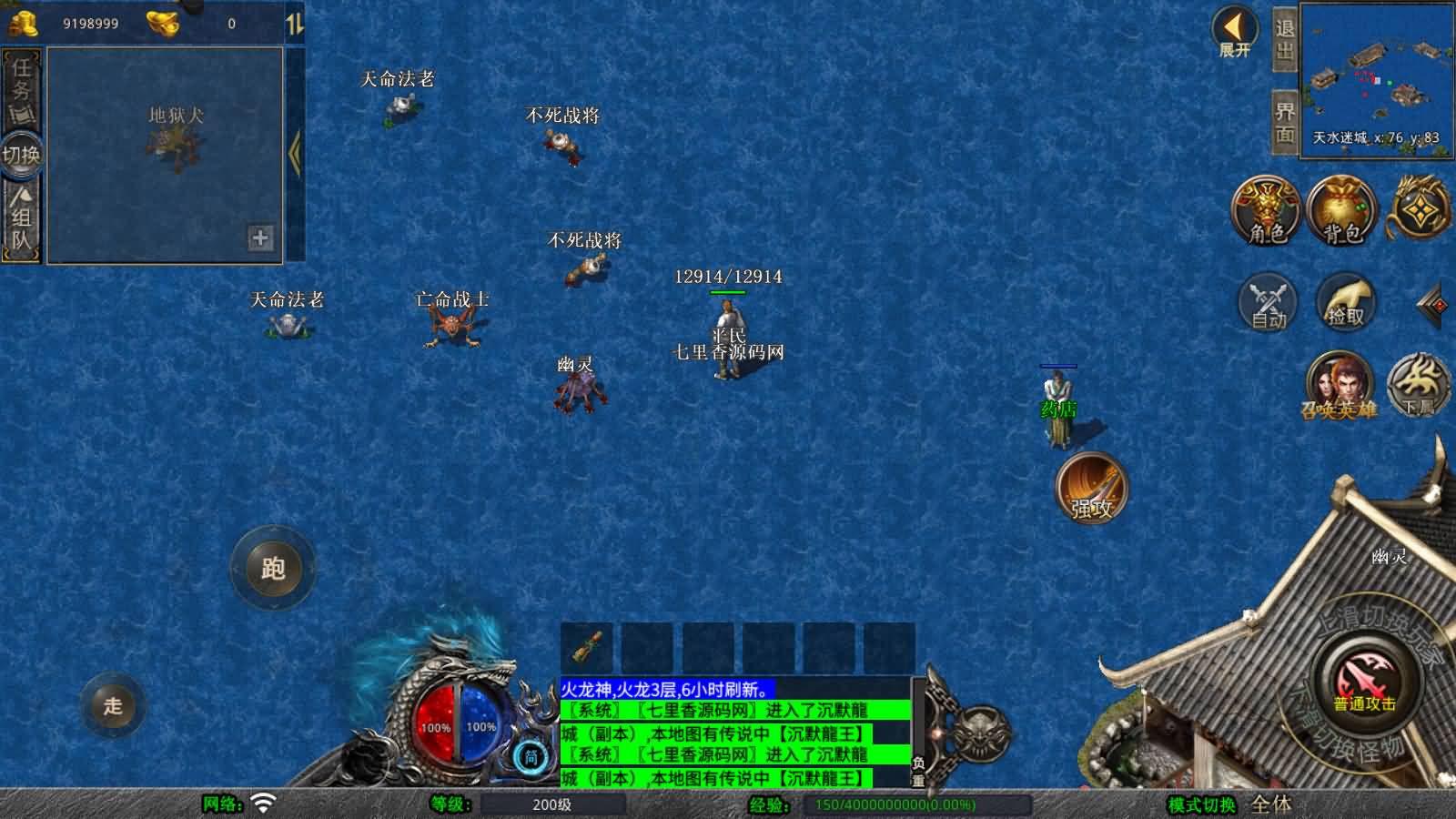Open the 背包 backpack
This screenshot has width=1456, height=819.
1341,211
